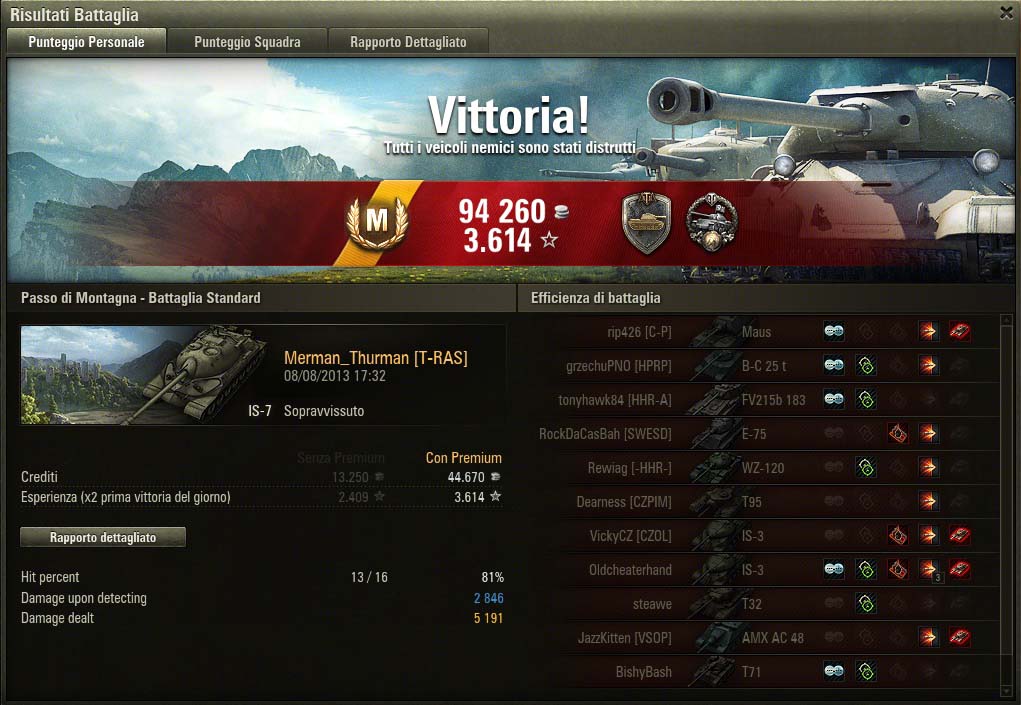
Task: Switch to the Punteggio Squadra tab
Action: 247,42
